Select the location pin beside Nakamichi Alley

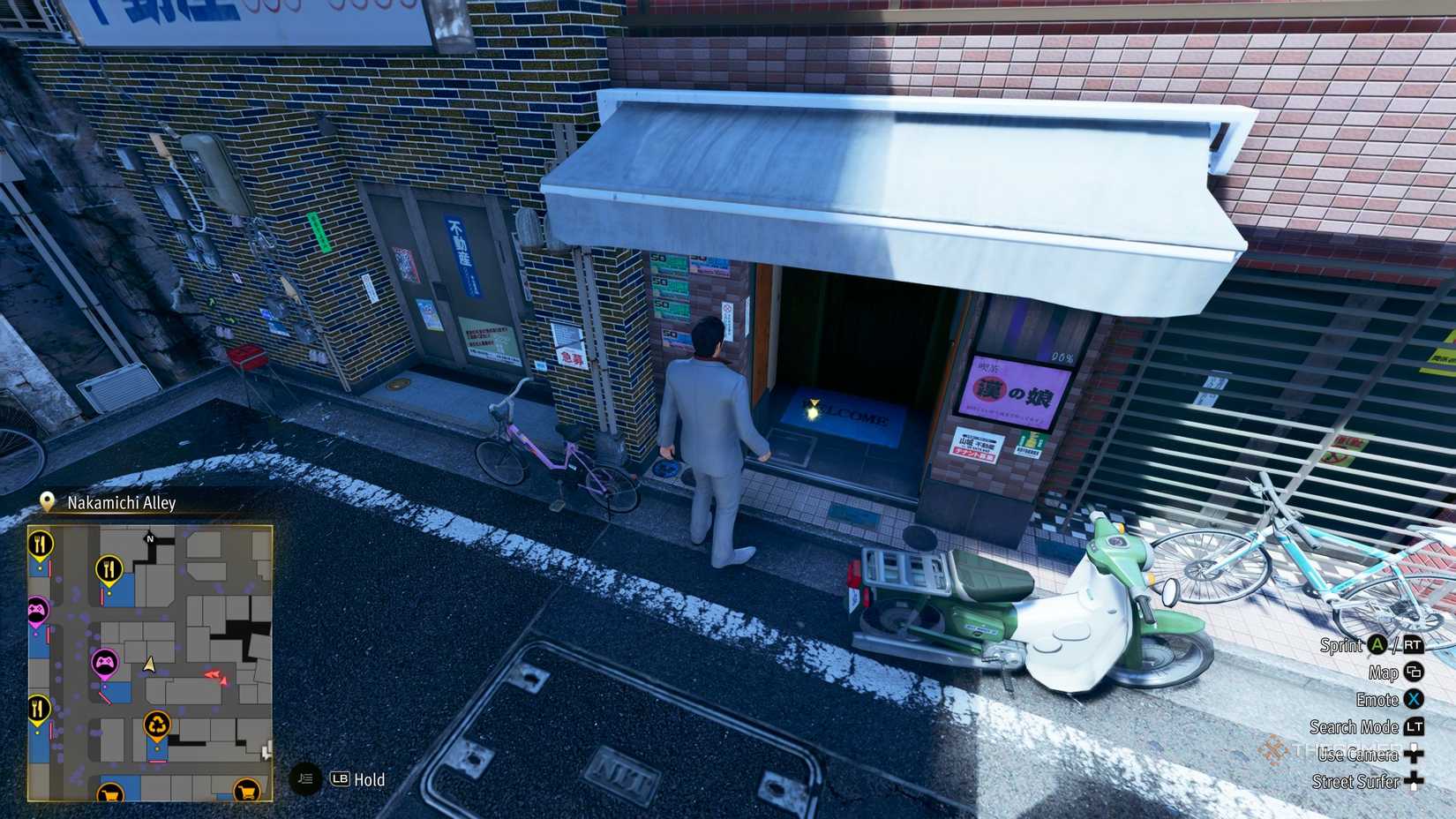click(x=46, y=501)
